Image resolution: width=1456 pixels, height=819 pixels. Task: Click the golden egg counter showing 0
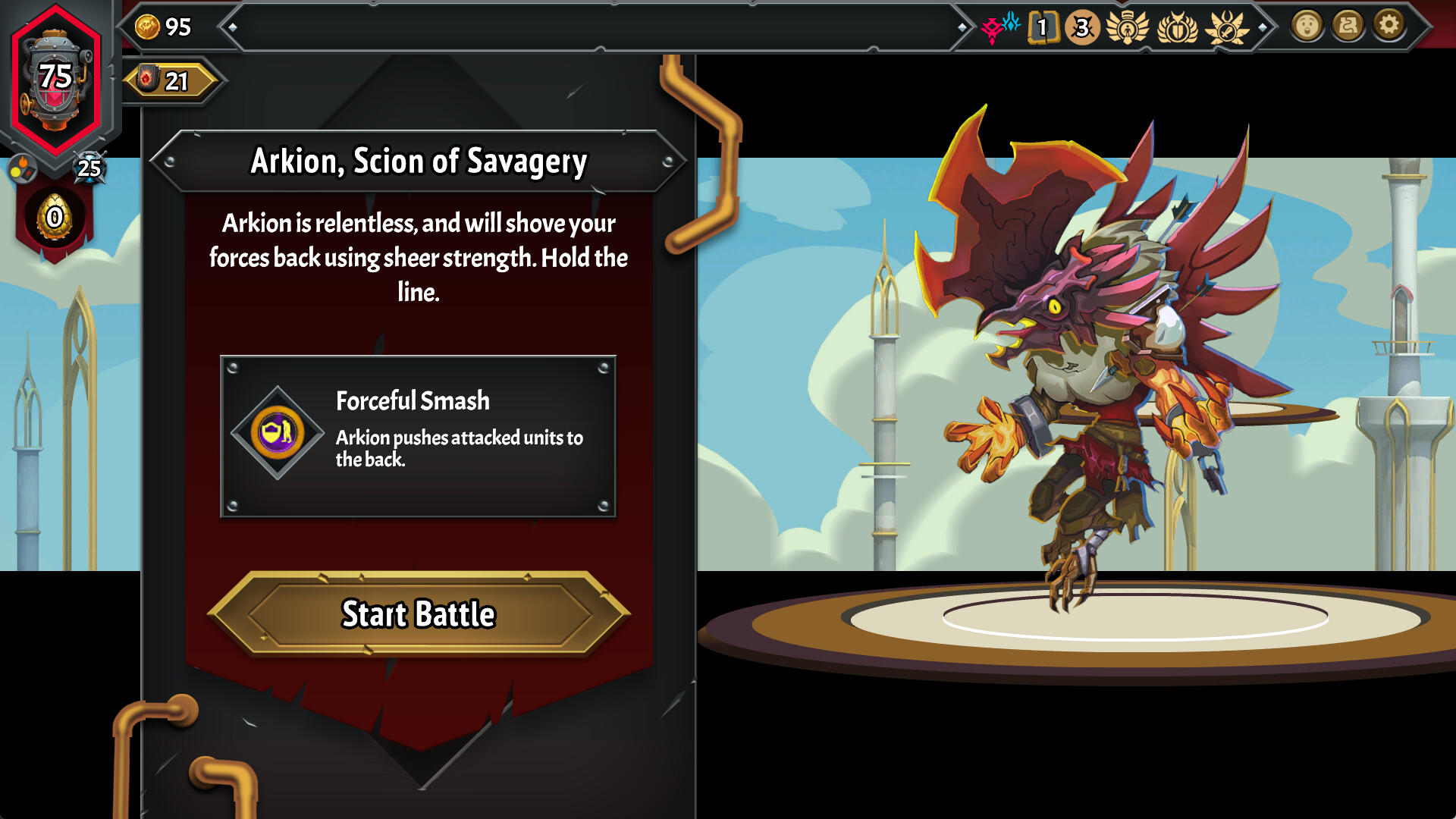point(55,218)
